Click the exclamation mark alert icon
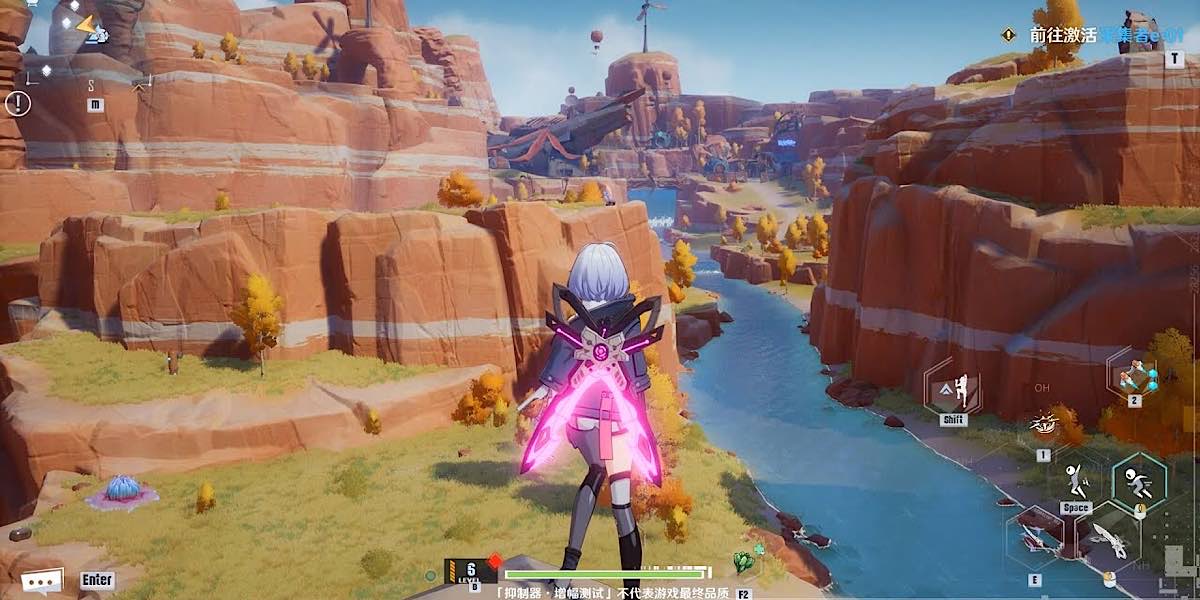 click(x=18, y=103)
